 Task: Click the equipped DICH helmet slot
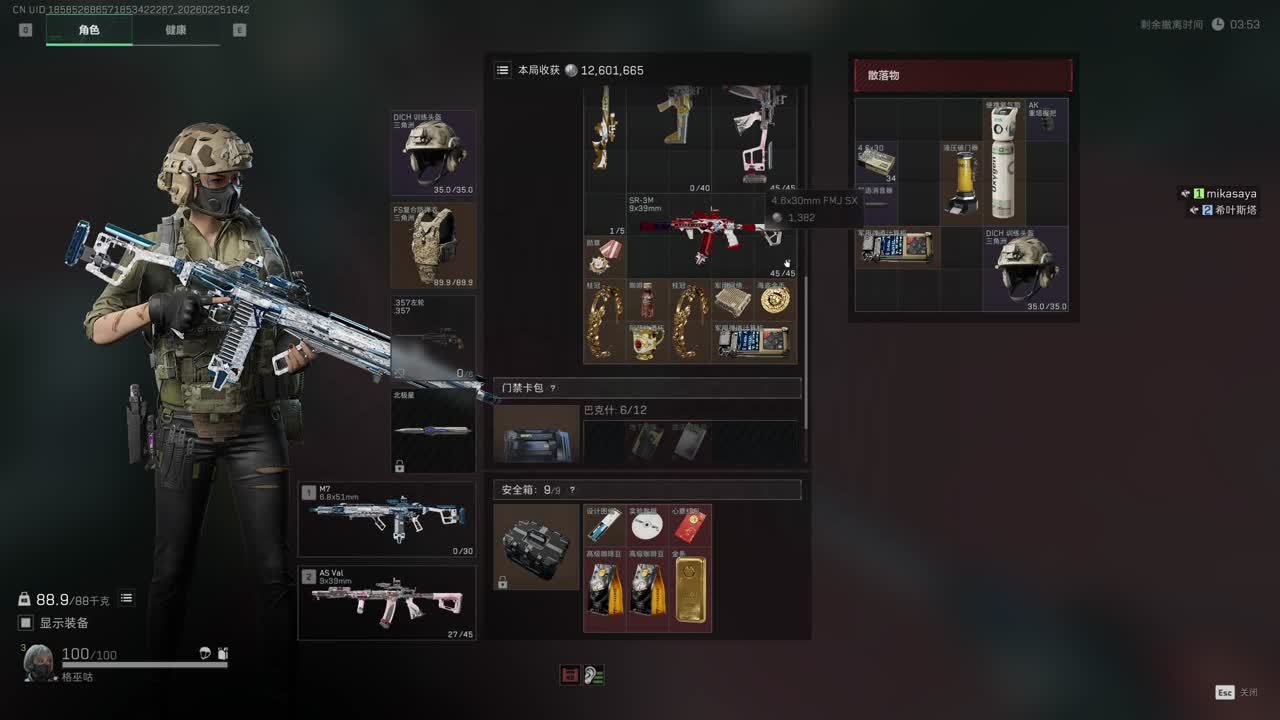click(433, 153)
